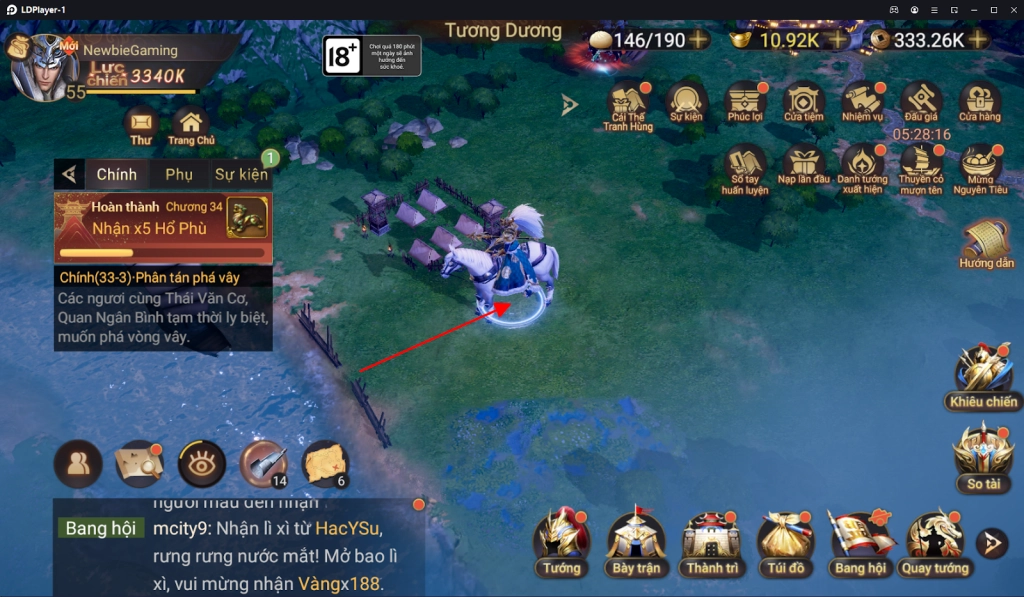
Task: Open the Phúc lợi rewards menu
Action: 745,101
